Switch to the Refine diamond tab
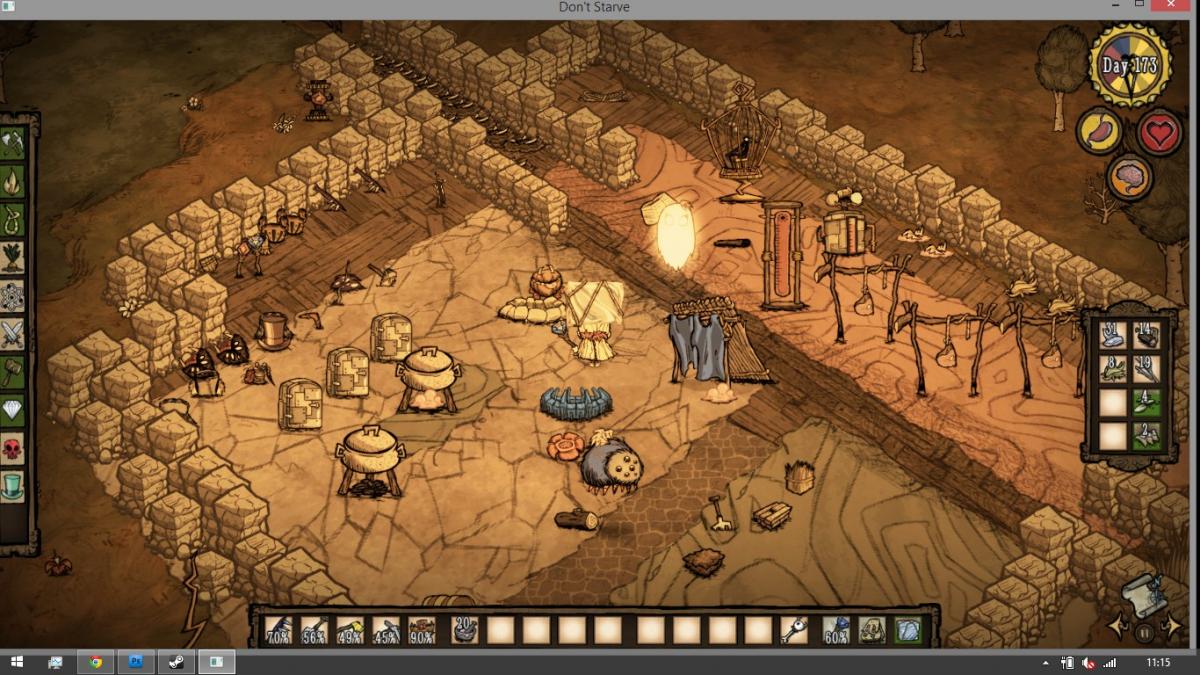Image resolution: width=1200 pixels, height=675 pixels. (13, 408)
